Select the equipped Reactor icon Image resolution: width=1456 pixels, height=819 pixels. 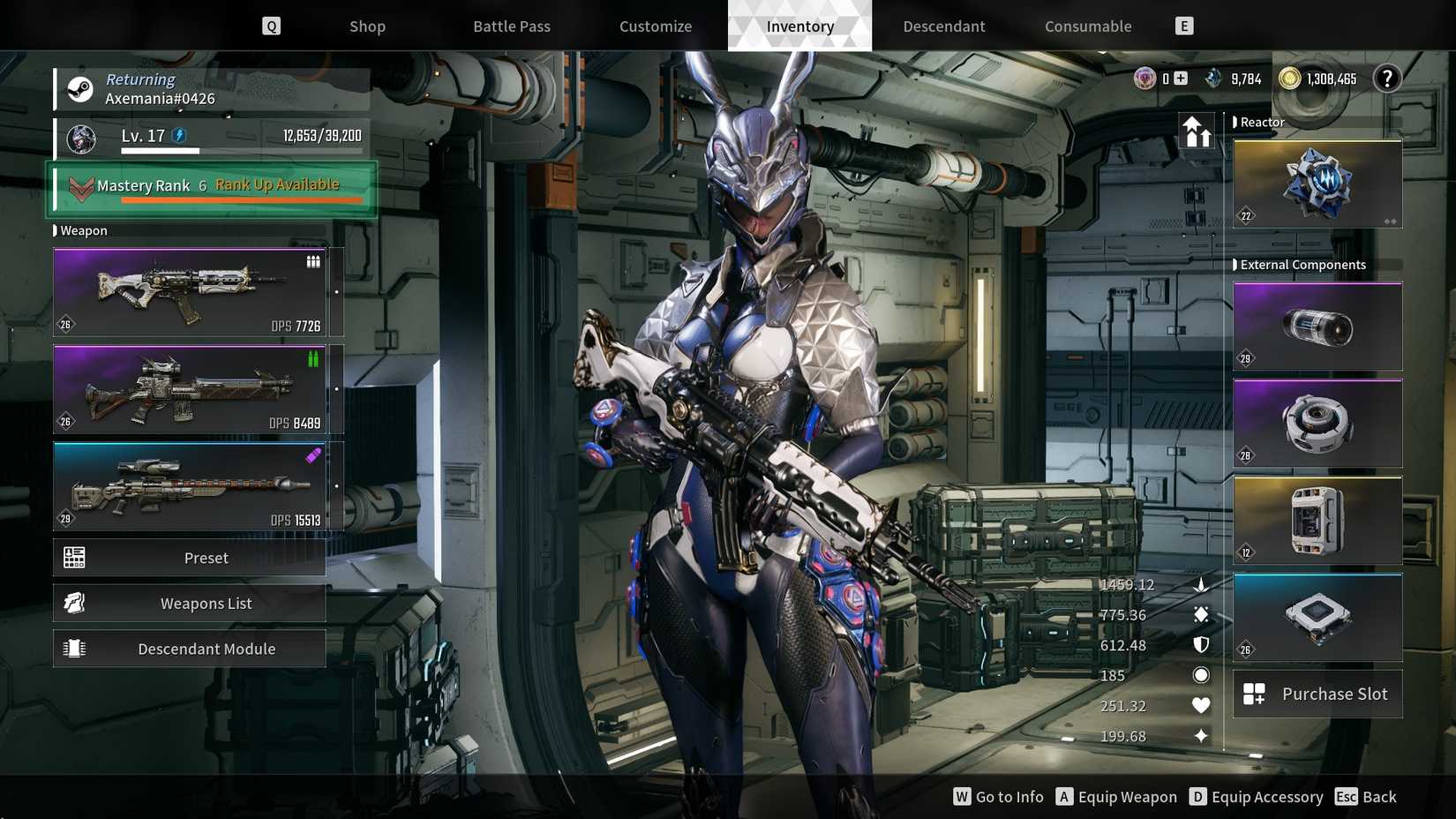1317,183
